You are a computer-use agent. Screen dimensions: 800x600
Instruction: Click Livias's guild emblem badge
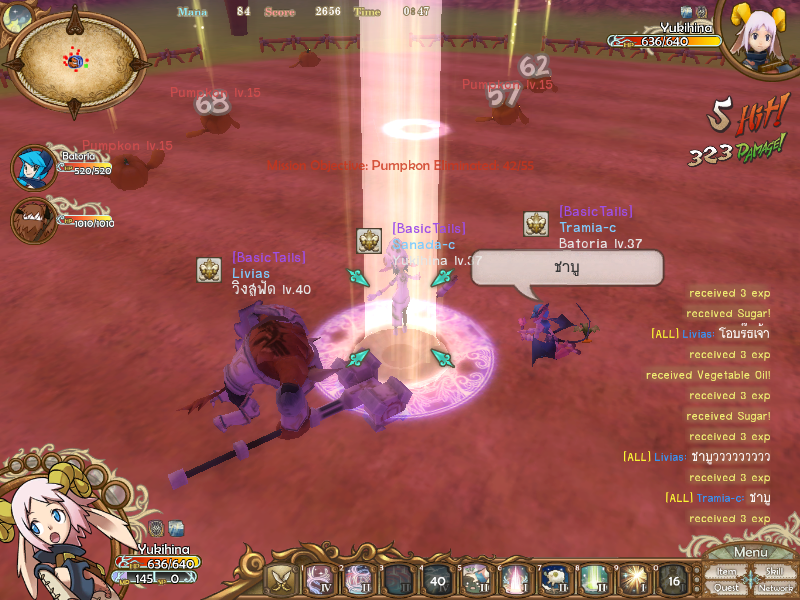pyautogui.click(x=209, y=270)
